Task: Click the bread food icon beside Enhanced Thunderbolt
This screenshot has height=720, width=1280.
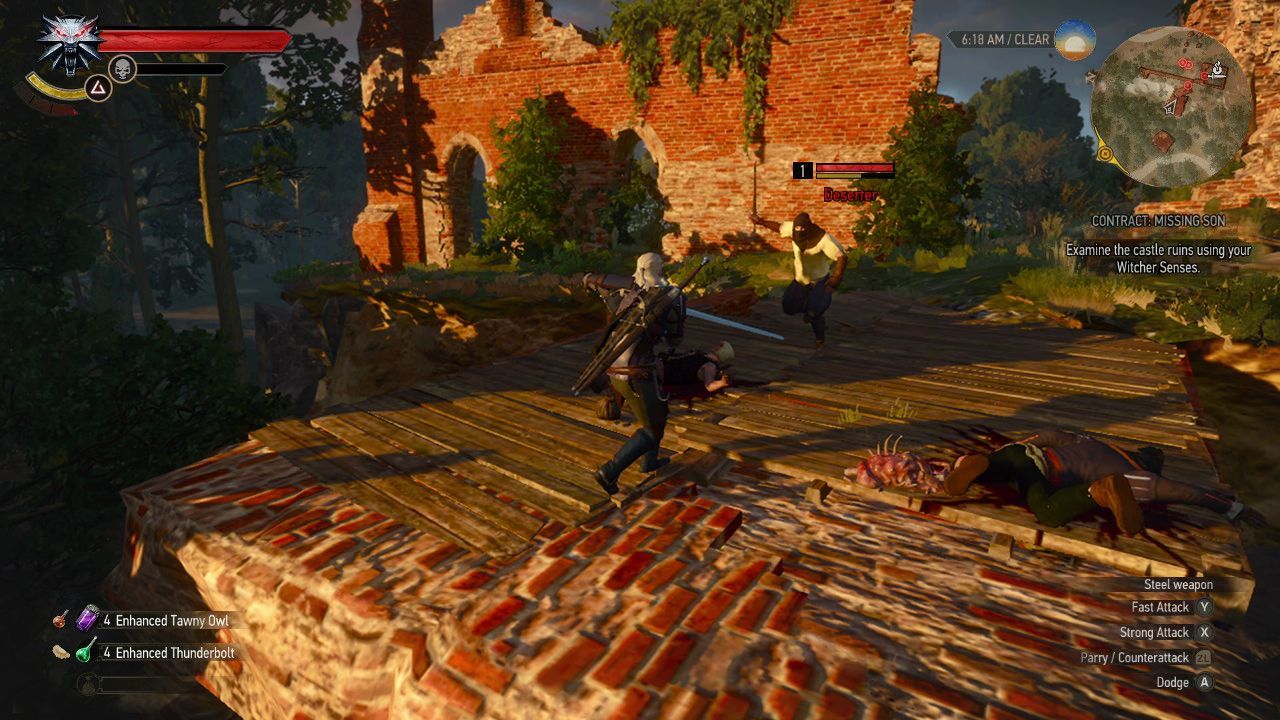Action: click(61, 652)
